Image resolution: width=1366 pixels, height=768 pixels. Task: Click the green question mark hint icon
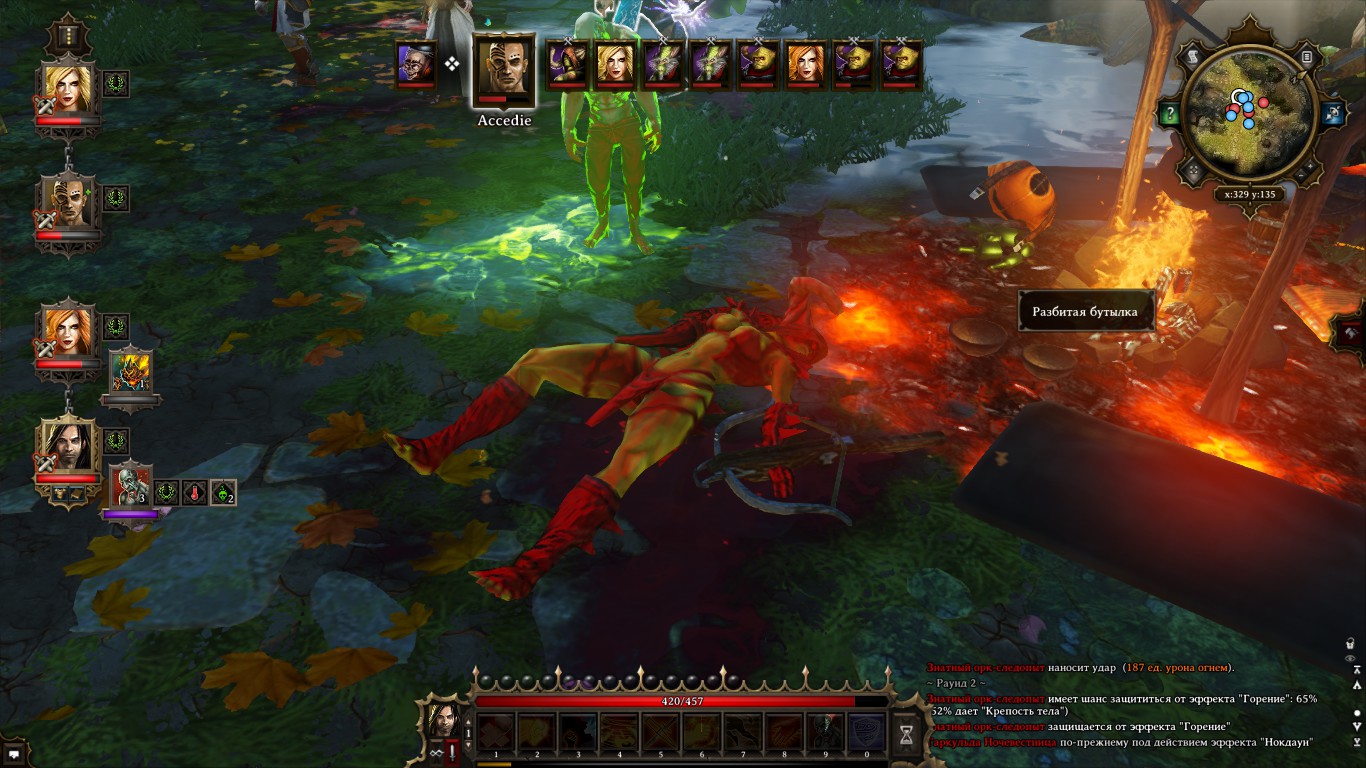click(1169, 111)
